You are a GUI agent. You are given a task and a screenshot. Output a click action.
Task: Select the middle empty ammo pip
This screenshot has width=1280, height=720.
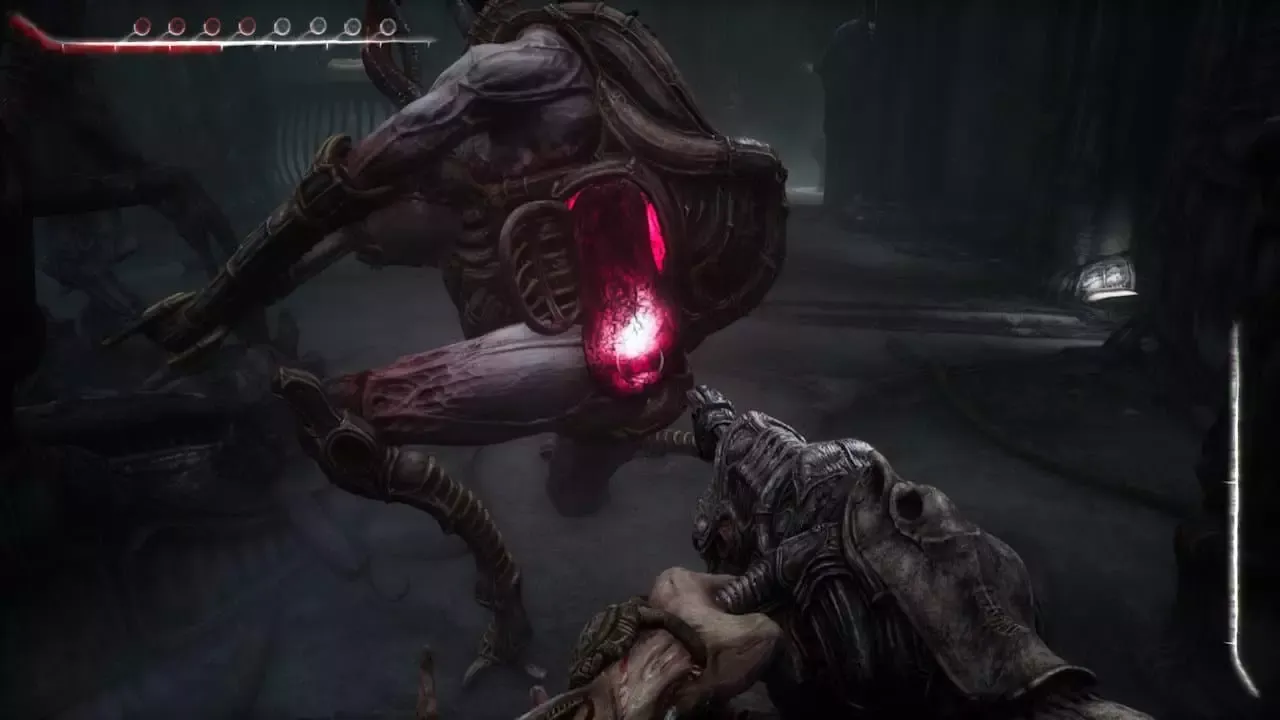(x=317, y=25)
